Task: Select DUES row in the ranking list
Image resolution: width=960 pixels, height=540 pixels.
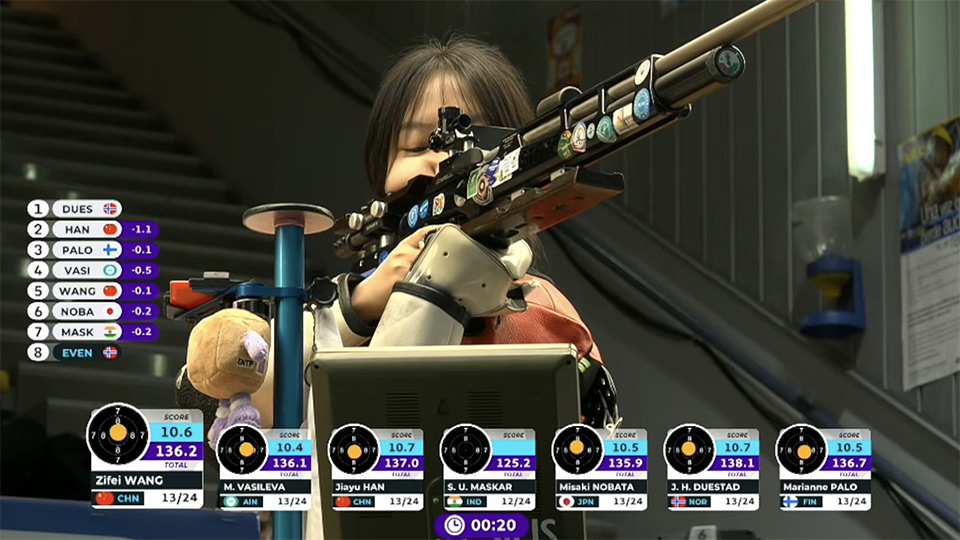Action: click(x=75, y=209)
